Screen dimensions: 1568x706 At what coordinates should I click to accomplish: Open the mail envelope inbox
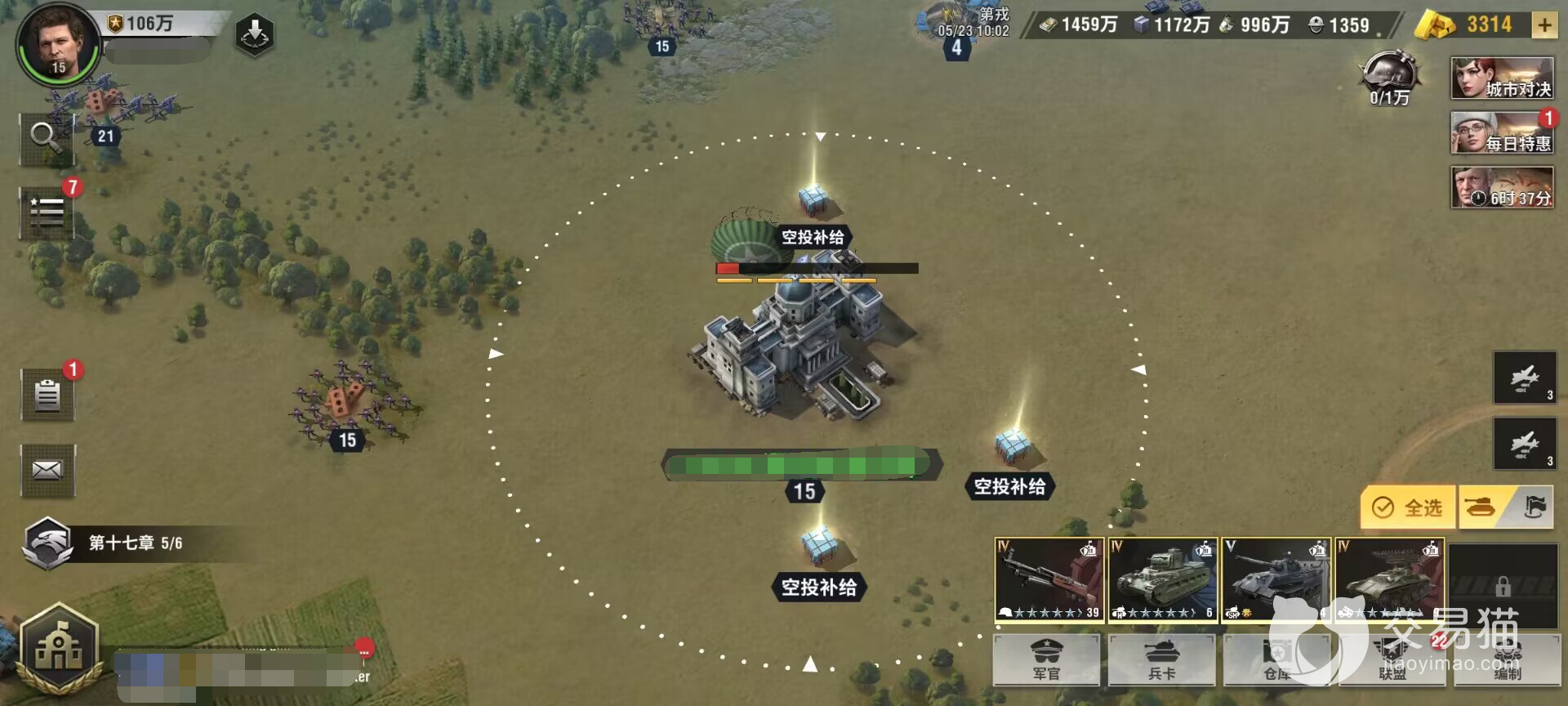point(47,470)
